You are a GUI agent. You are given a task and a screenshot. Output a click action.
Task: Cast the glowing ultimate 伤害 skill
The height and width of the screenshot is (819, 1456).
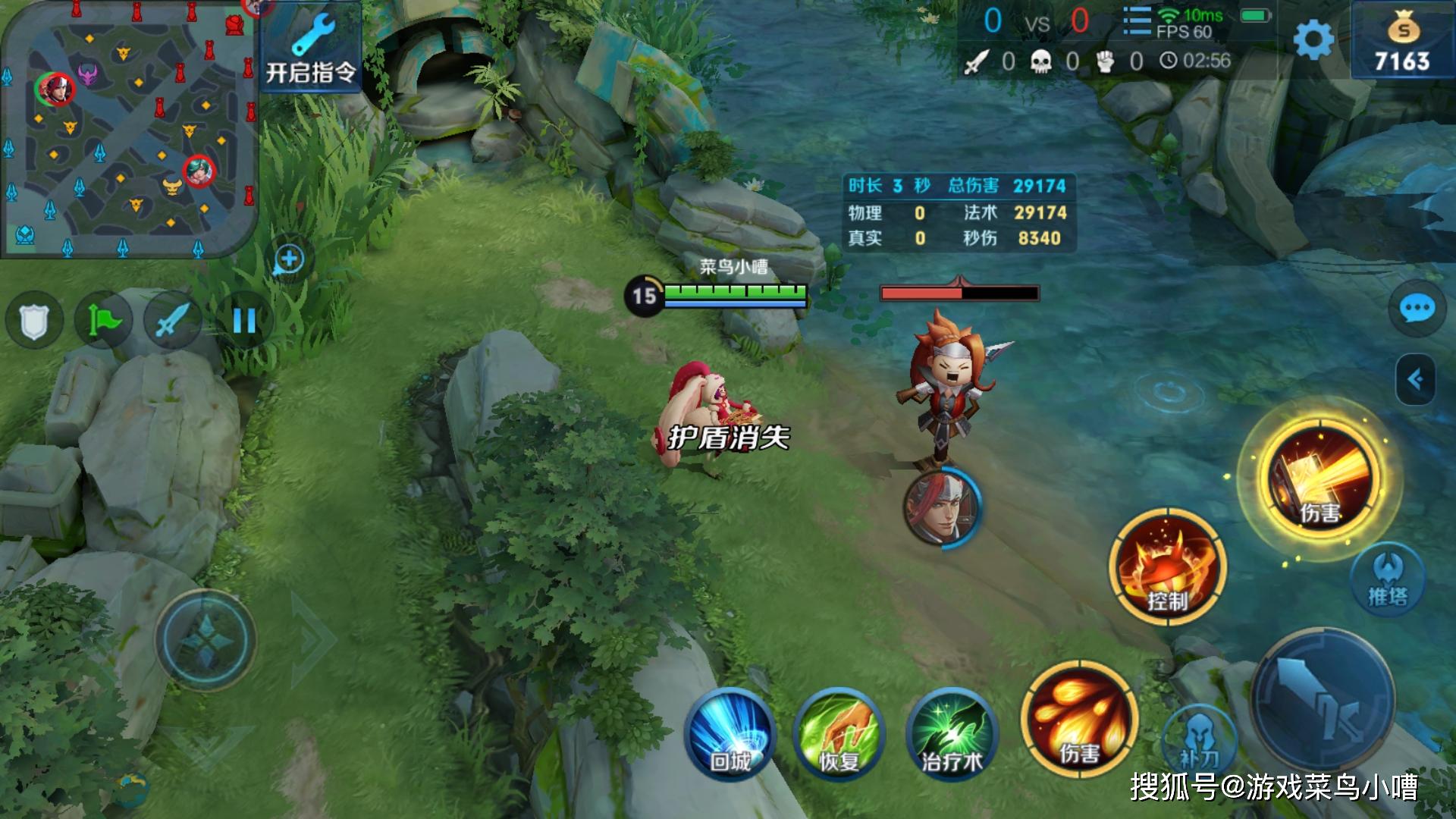click(1319, 476)
